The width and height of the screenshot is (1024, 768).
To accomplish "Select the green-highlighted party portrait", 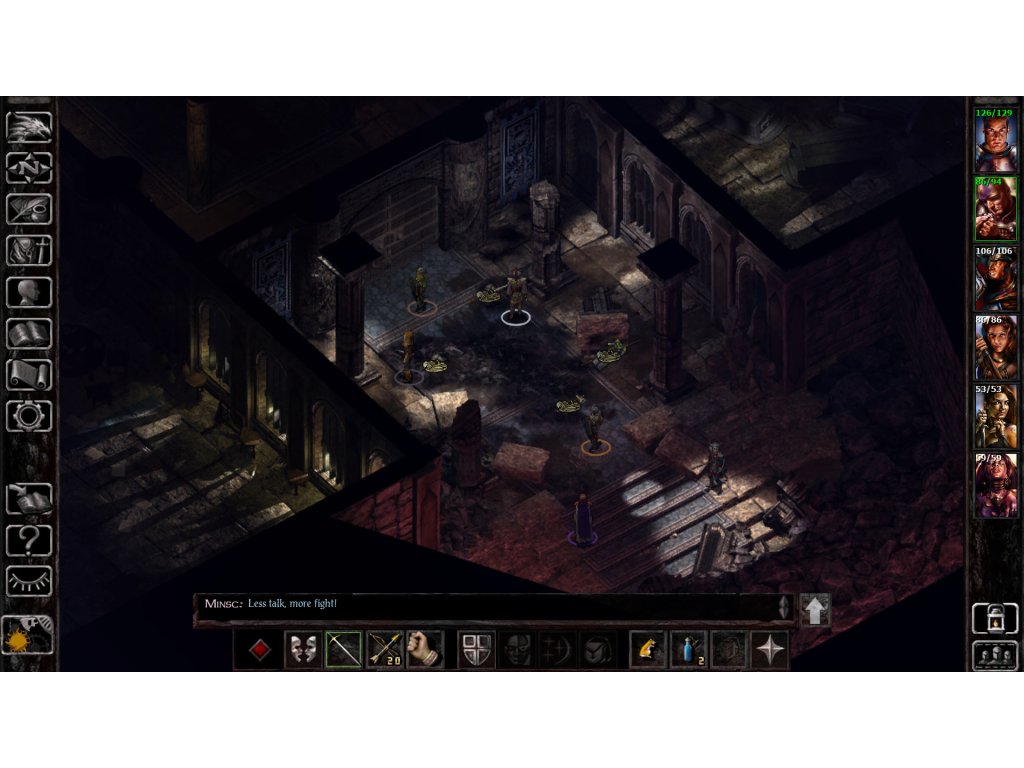I will pyautogui.click(x=995, y=209).
